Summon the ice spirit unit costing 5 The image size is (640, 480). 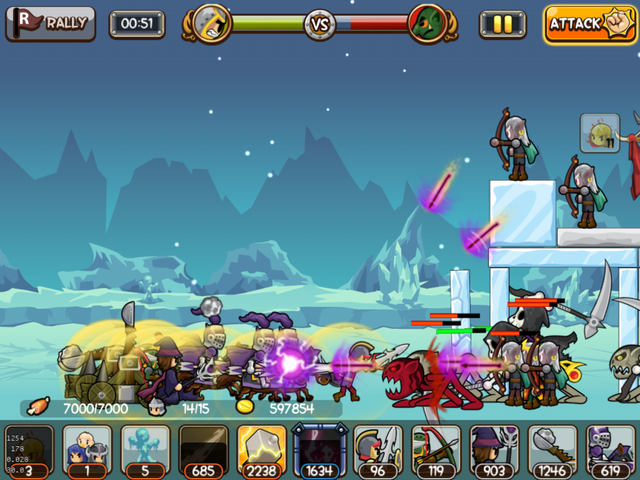(x=145, y=450)
